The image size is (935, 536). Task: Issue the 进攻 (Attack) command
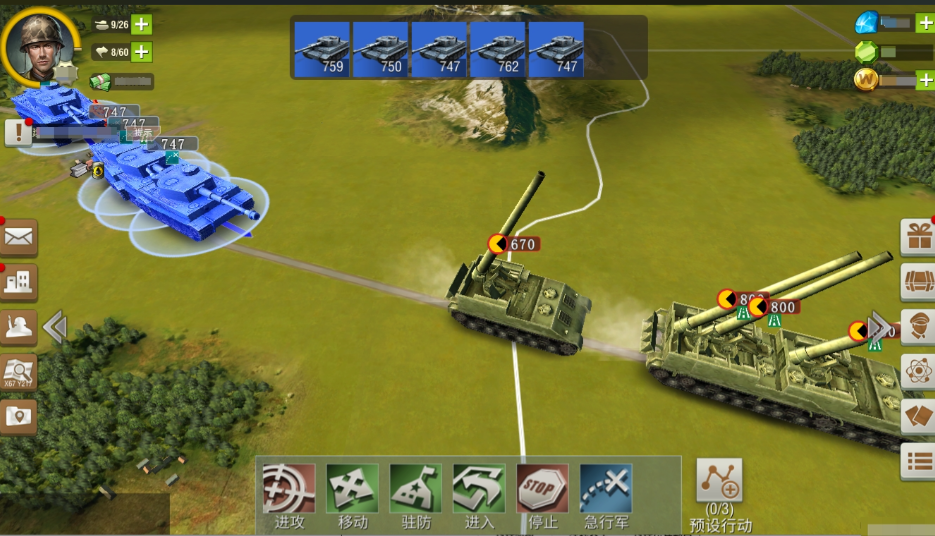click(289, 489)
